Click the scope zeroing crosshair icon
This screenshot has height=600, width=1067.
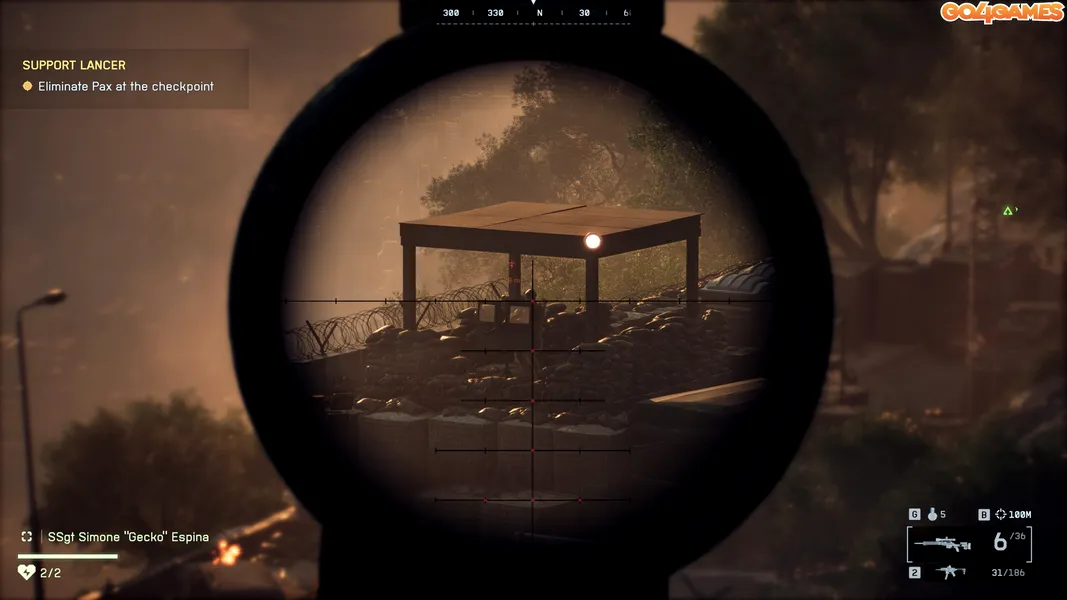tap(999, 515)
